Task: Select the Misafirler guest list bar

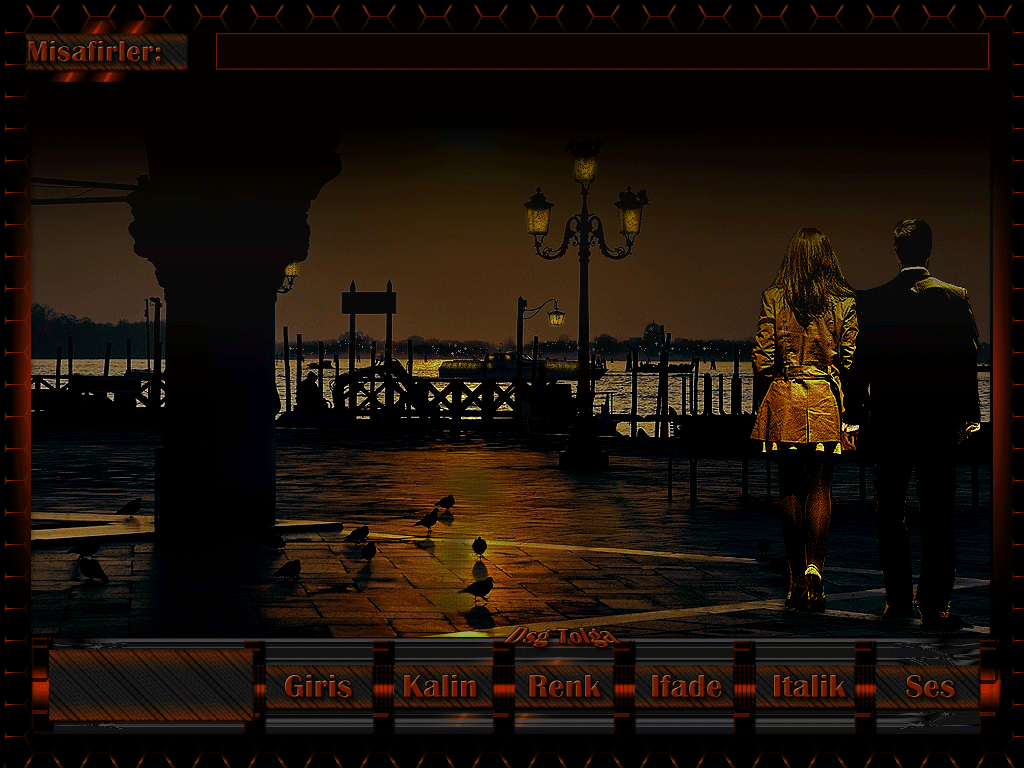Action: click(602, 52)
